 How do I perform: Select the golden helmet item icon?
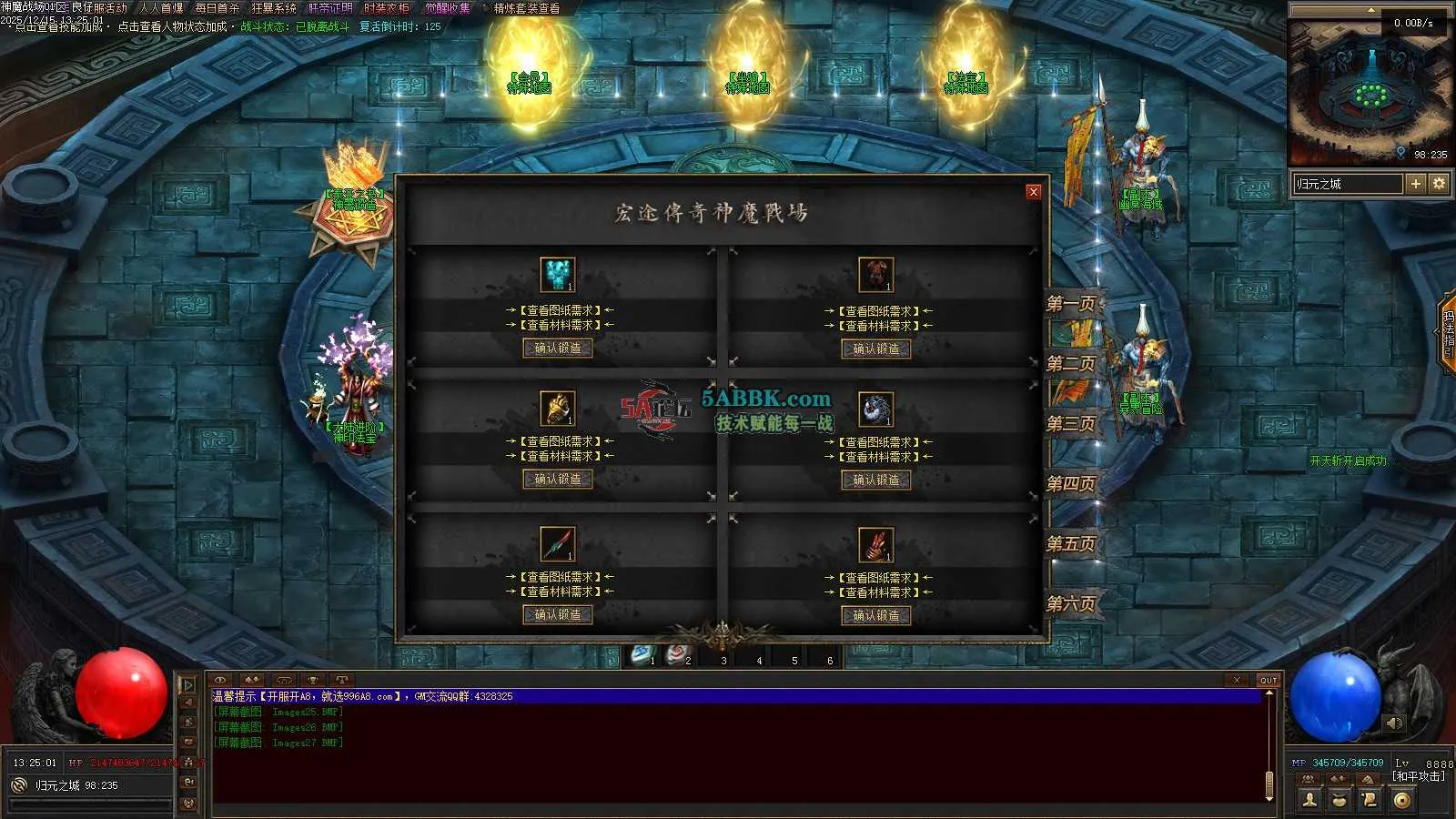click(558, 409)
